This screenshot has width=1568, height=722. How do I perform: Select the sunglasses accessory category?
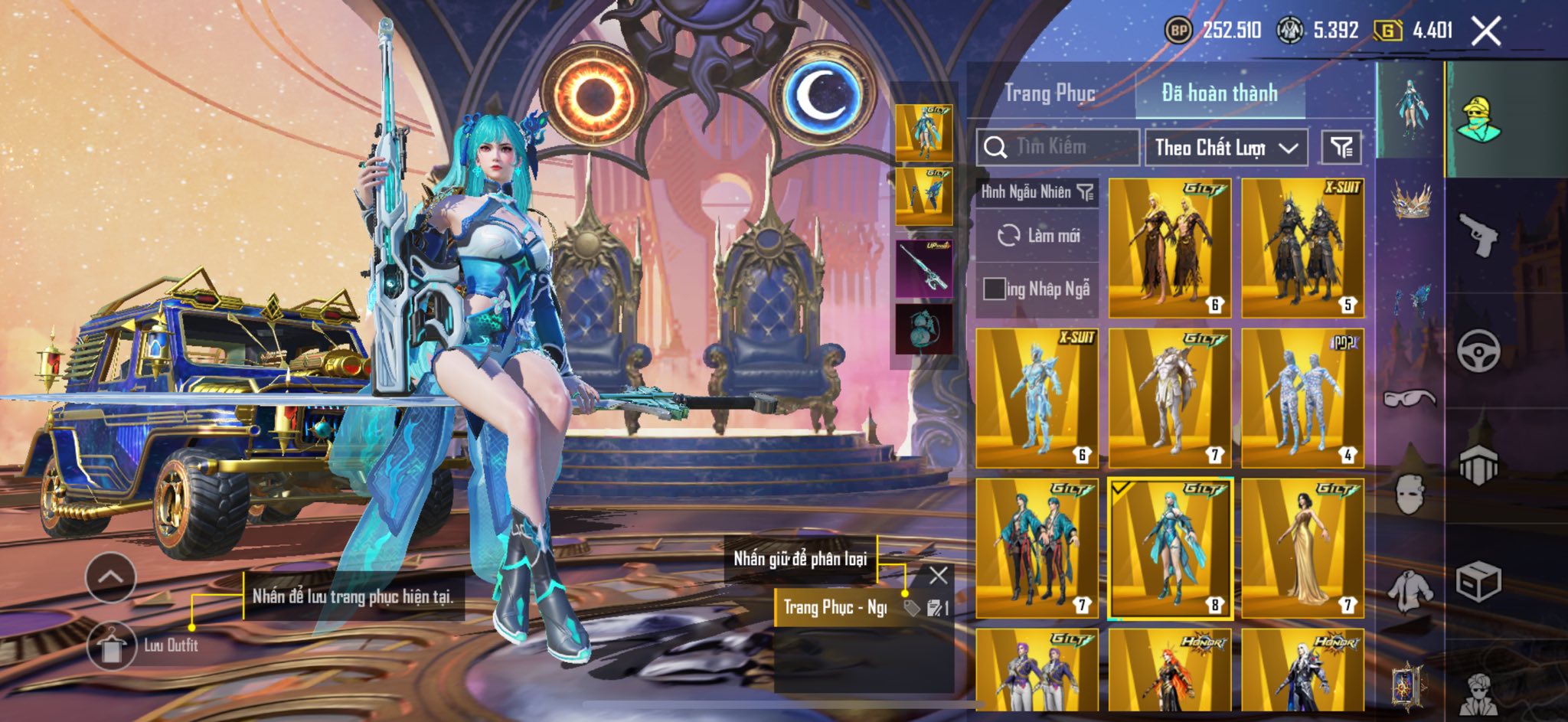tap(1410, 398)
